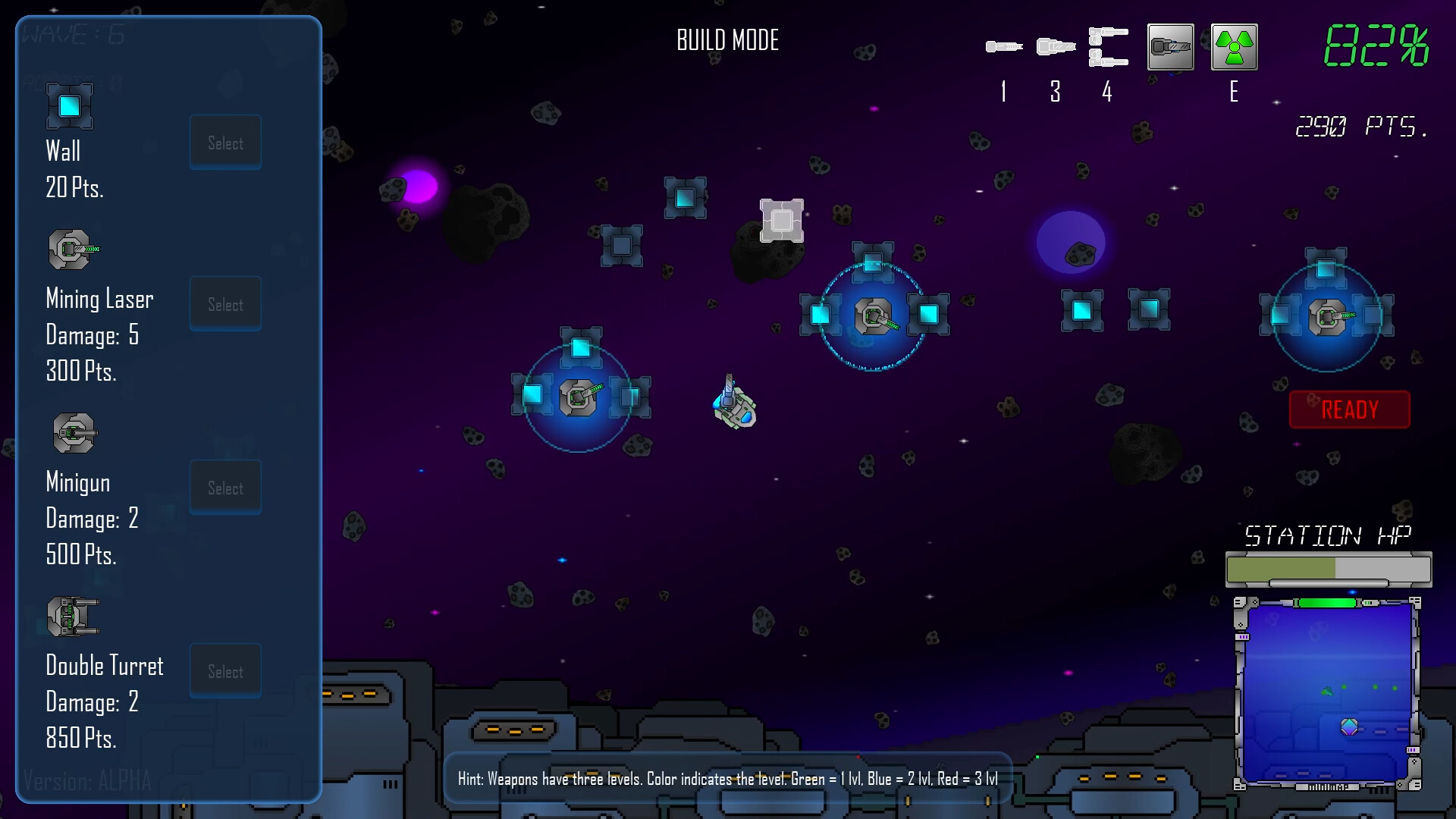This screenshot has width=1456, height=819.
Task: Select the Double Turret icon in the build panel
Action: click(73, 616)
